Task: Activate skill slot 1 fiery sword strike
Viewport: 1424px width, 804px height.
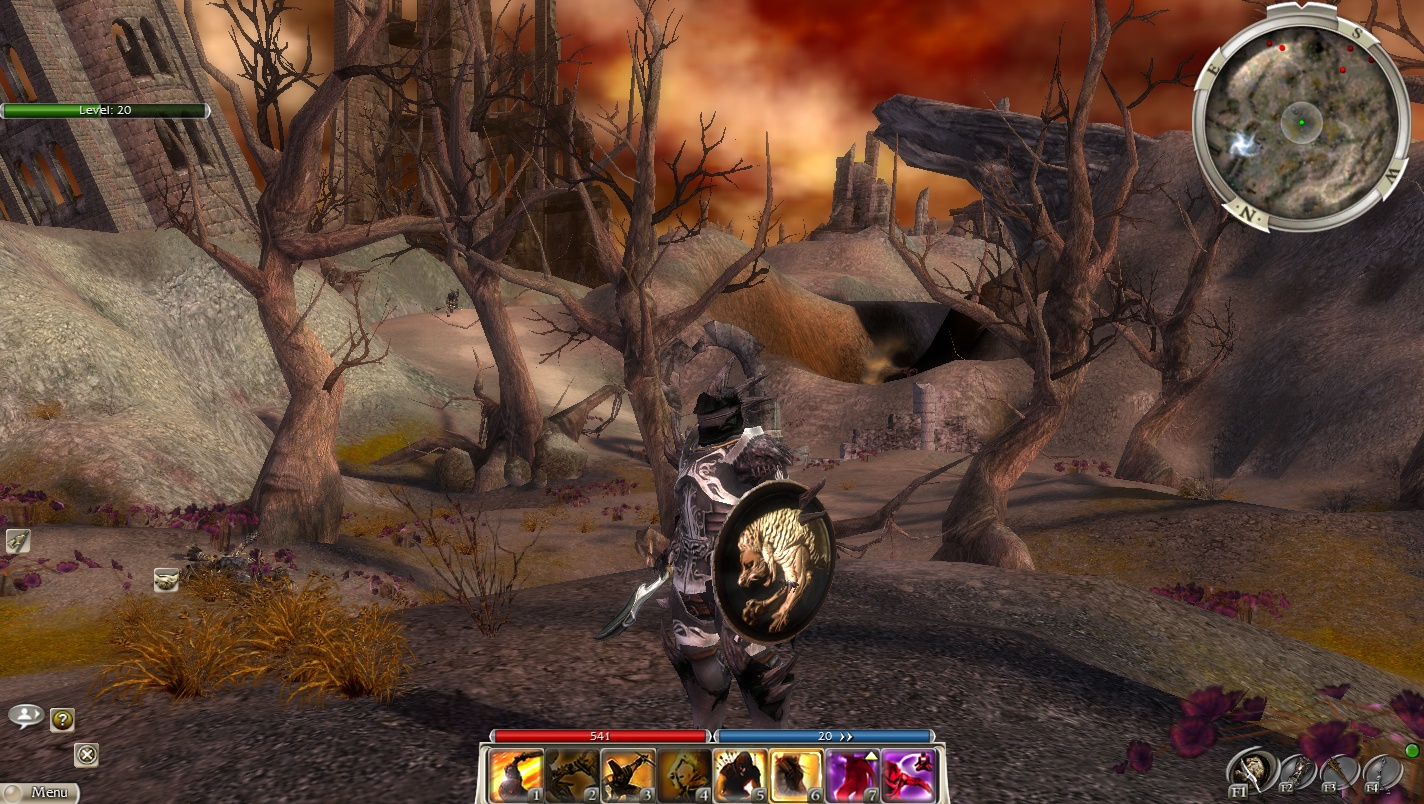Action: click(x=517, y=776)
